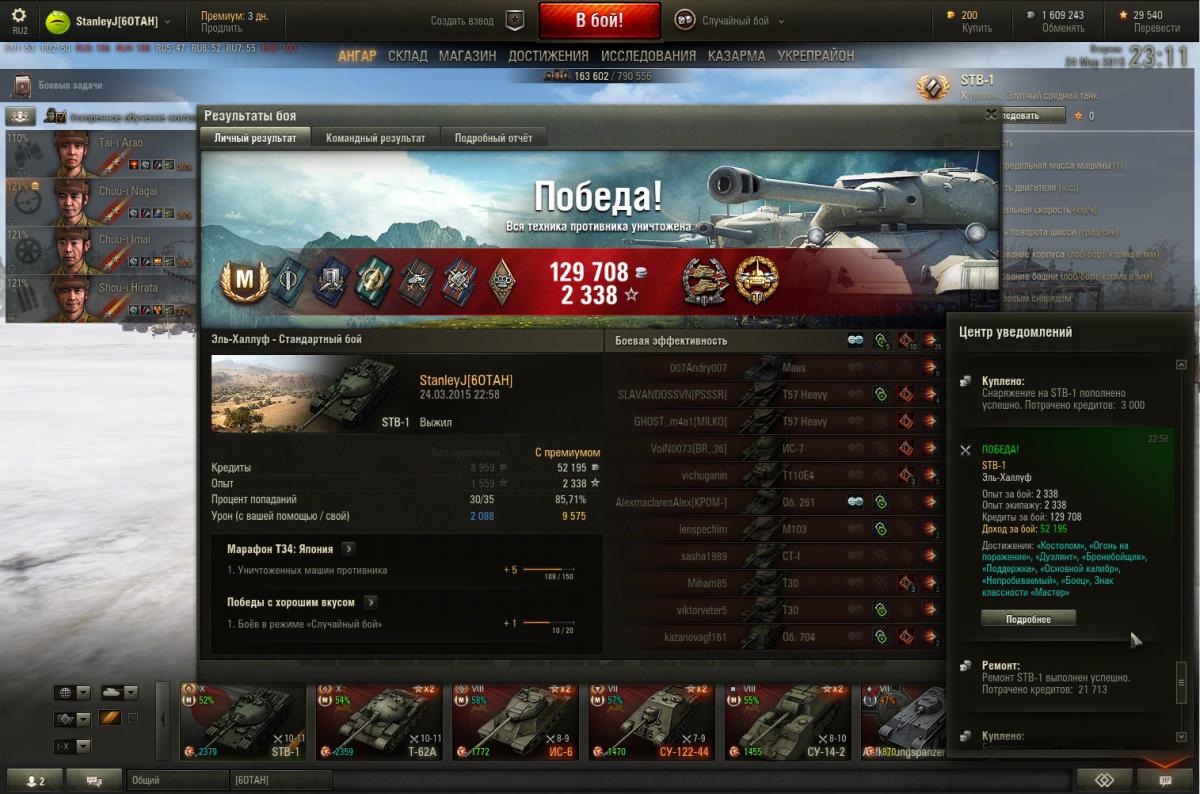Select the T-62A tank in the carousel
Viewport: 1200px width, 794px height.
(x=378, y=720)
